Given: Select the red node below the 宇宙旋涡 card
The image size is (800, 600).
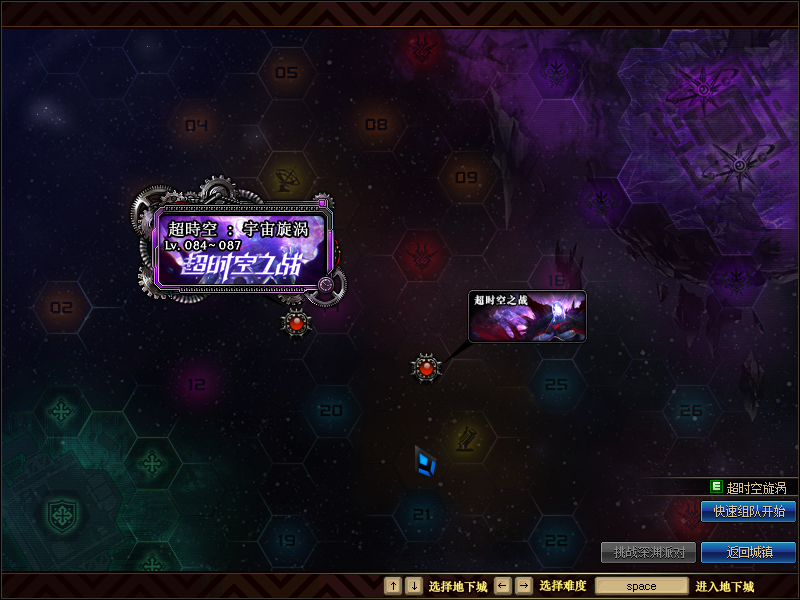Looking at the screenshot, I should [296, 323].
